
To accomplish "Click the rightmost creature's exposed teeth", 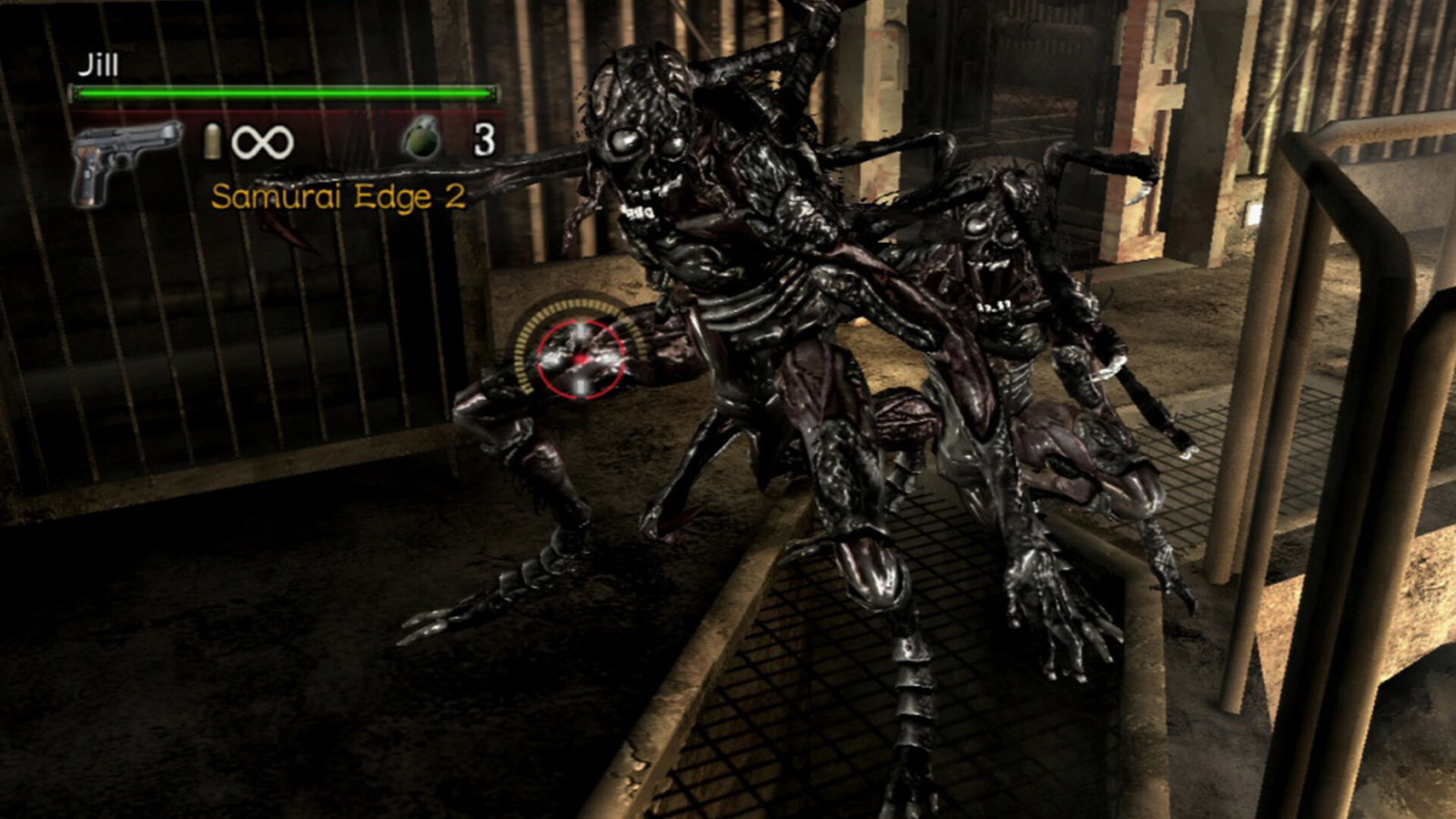I will coord(992,268).
